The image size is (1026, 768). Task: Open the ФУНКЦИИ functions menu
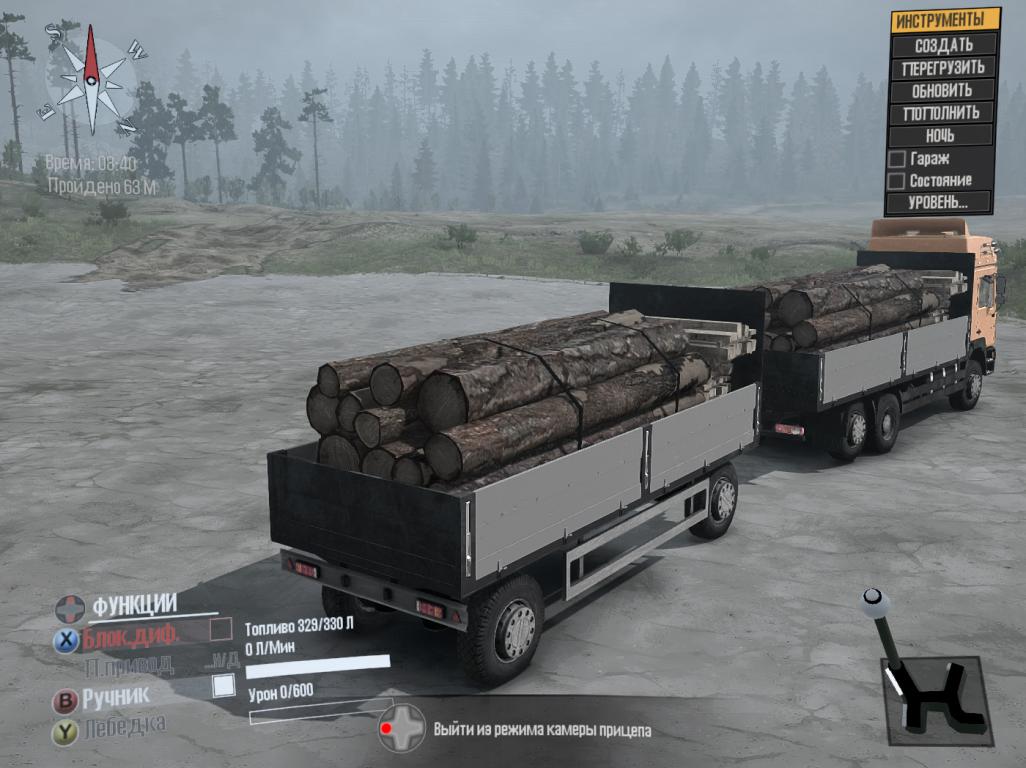[133, 605]
